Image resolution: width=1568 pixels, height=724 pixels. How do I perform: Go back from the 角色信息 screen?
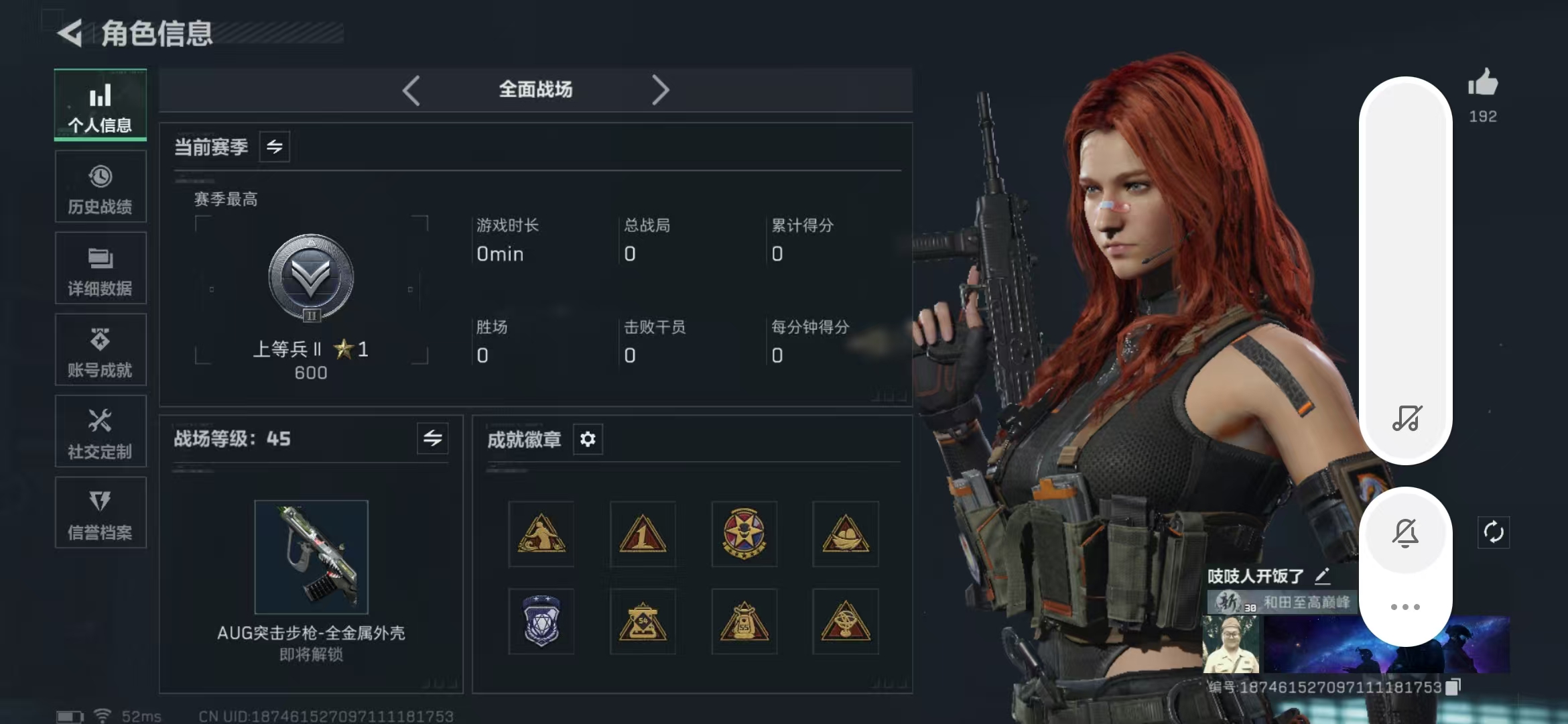tap(70, 33)
